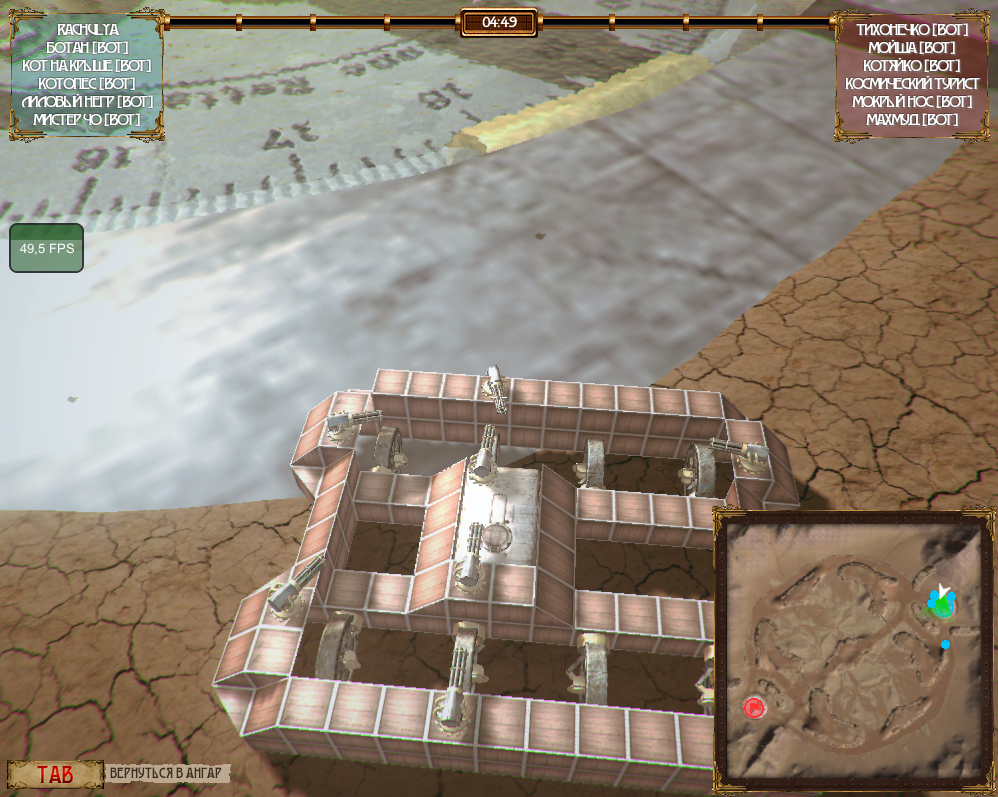The width and height of the screenshot is (998, 797).
Task: Select ТИХОНЕЧКО [BOT] in enemy team list
Action: point(912,30)
